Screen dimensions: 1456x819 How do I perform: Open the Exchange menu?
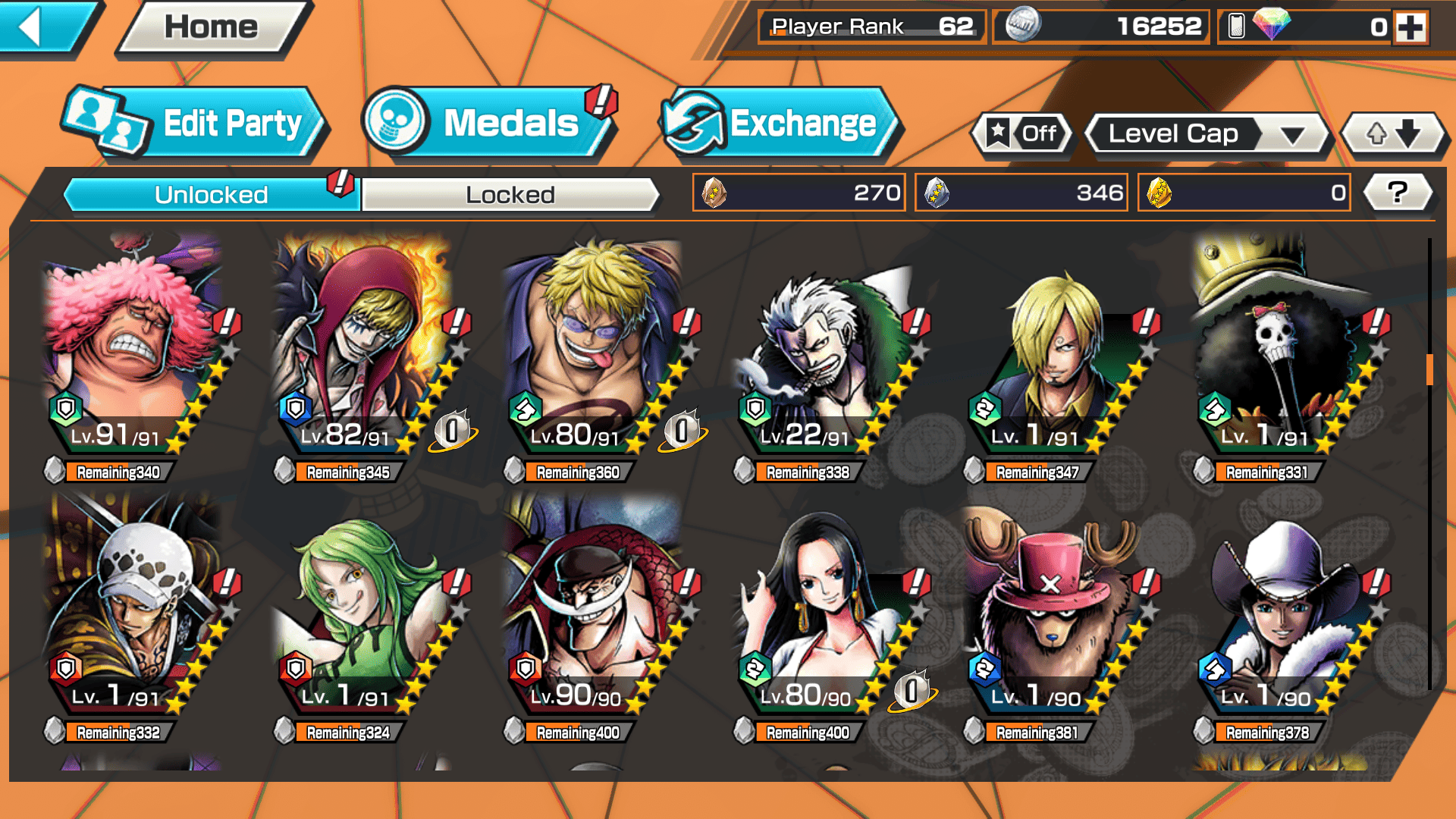(780, 123)
